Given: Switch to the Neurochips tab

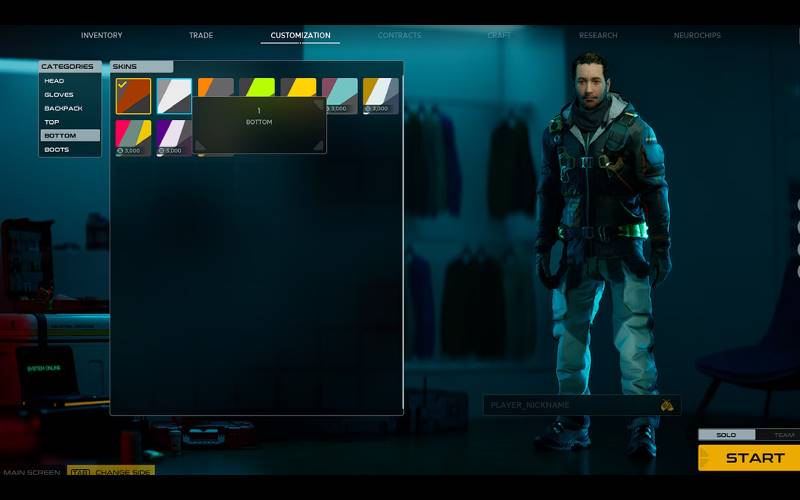Looking at the screenshot, I should [x=697, y=35].
